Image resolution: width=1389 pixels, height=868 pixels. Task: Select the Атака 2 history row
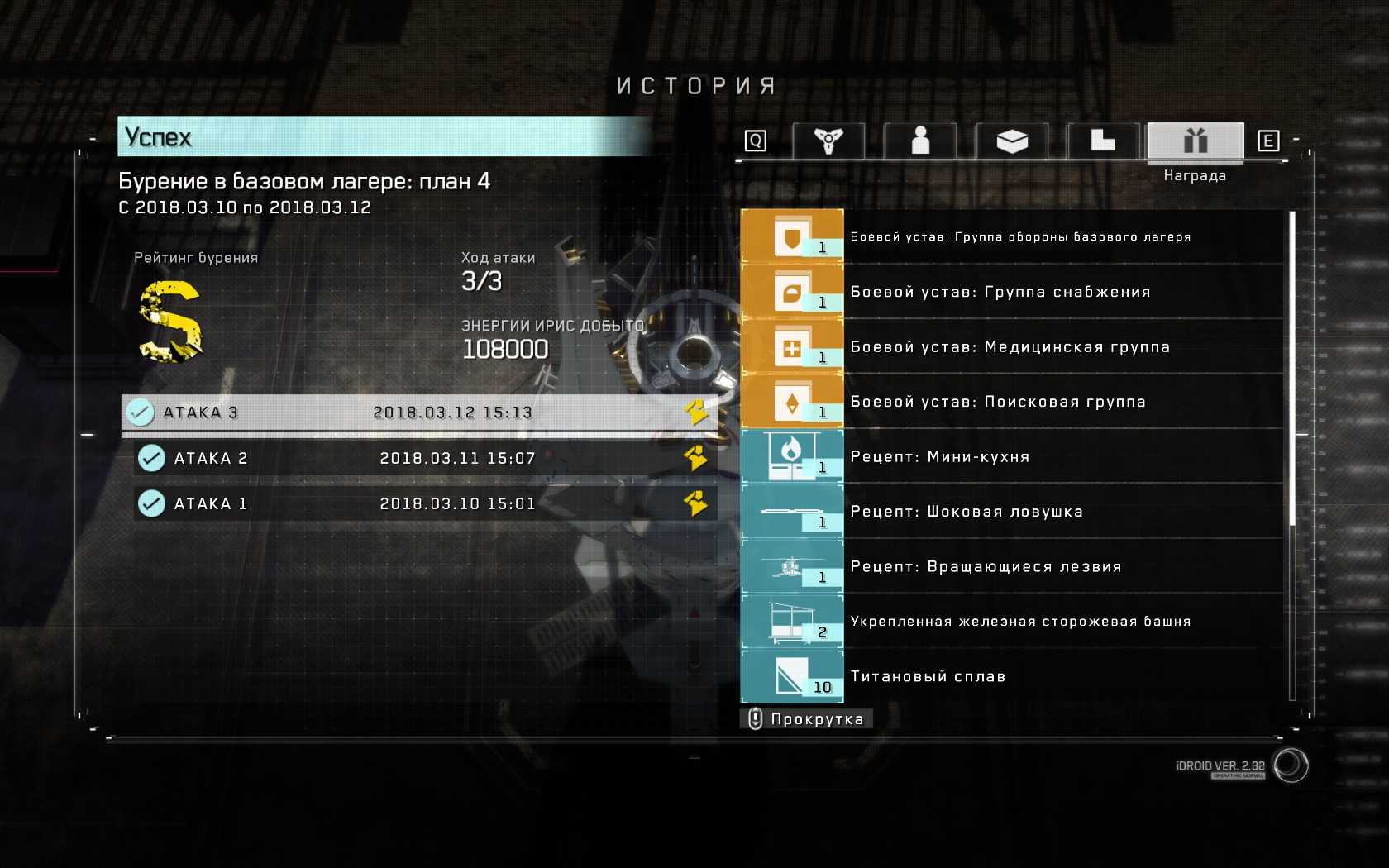424,458
